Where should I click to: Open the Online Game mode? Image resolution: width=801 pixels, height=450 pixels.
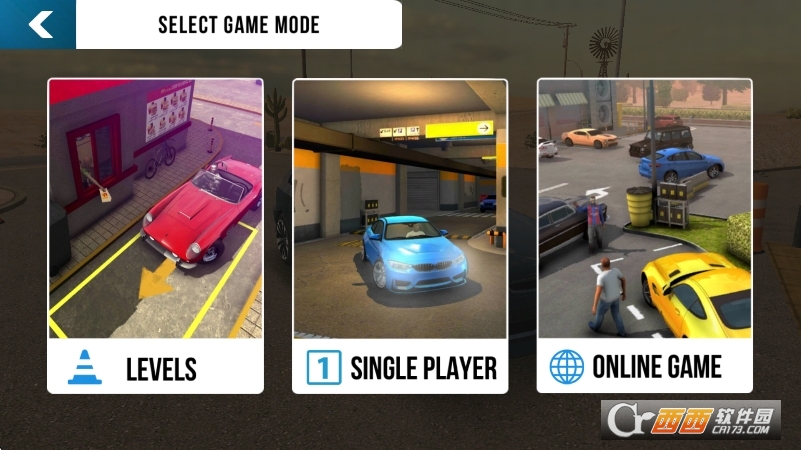644,236
